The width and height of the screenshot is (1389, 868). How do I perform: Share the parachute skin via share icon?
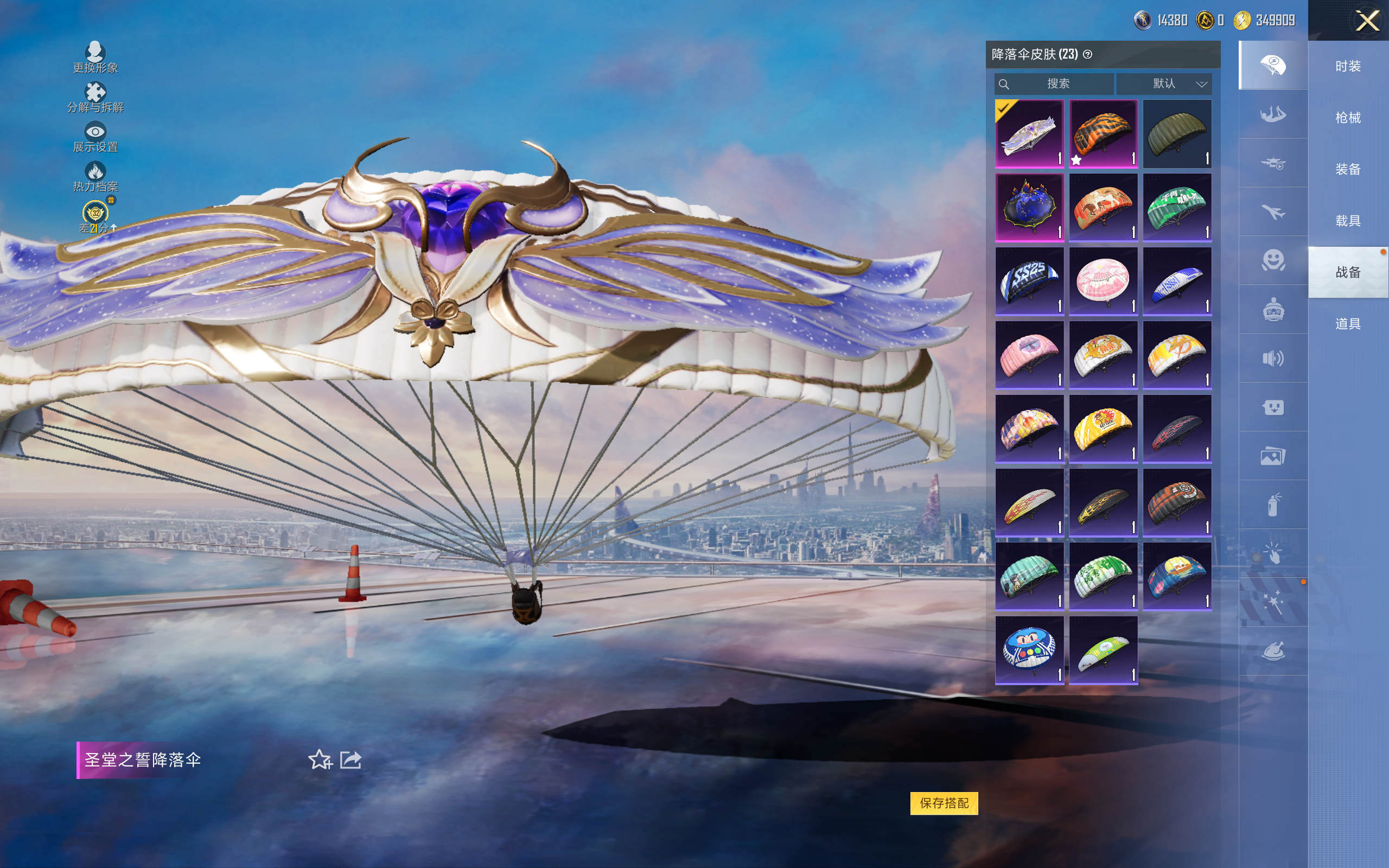pyautogui.click(x=351, y=759)
